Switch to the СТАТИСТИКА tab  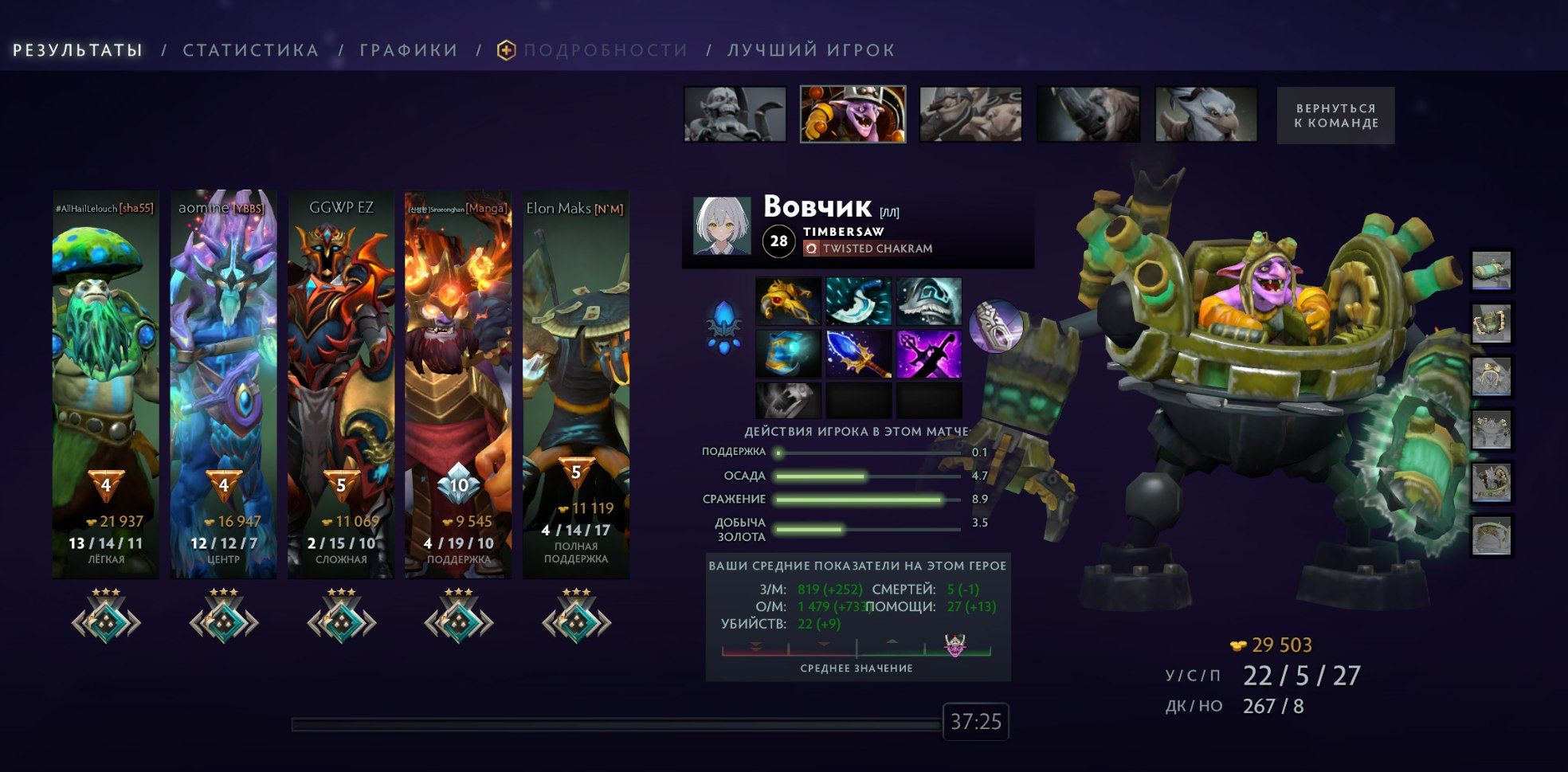point(250,49)
